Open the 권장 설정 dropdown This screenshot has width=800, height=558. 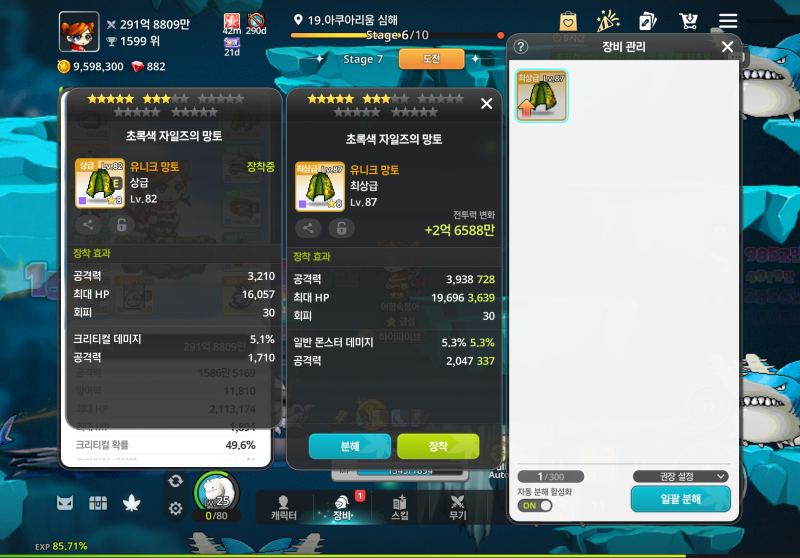pyautogui.click(x=680, y=476)
